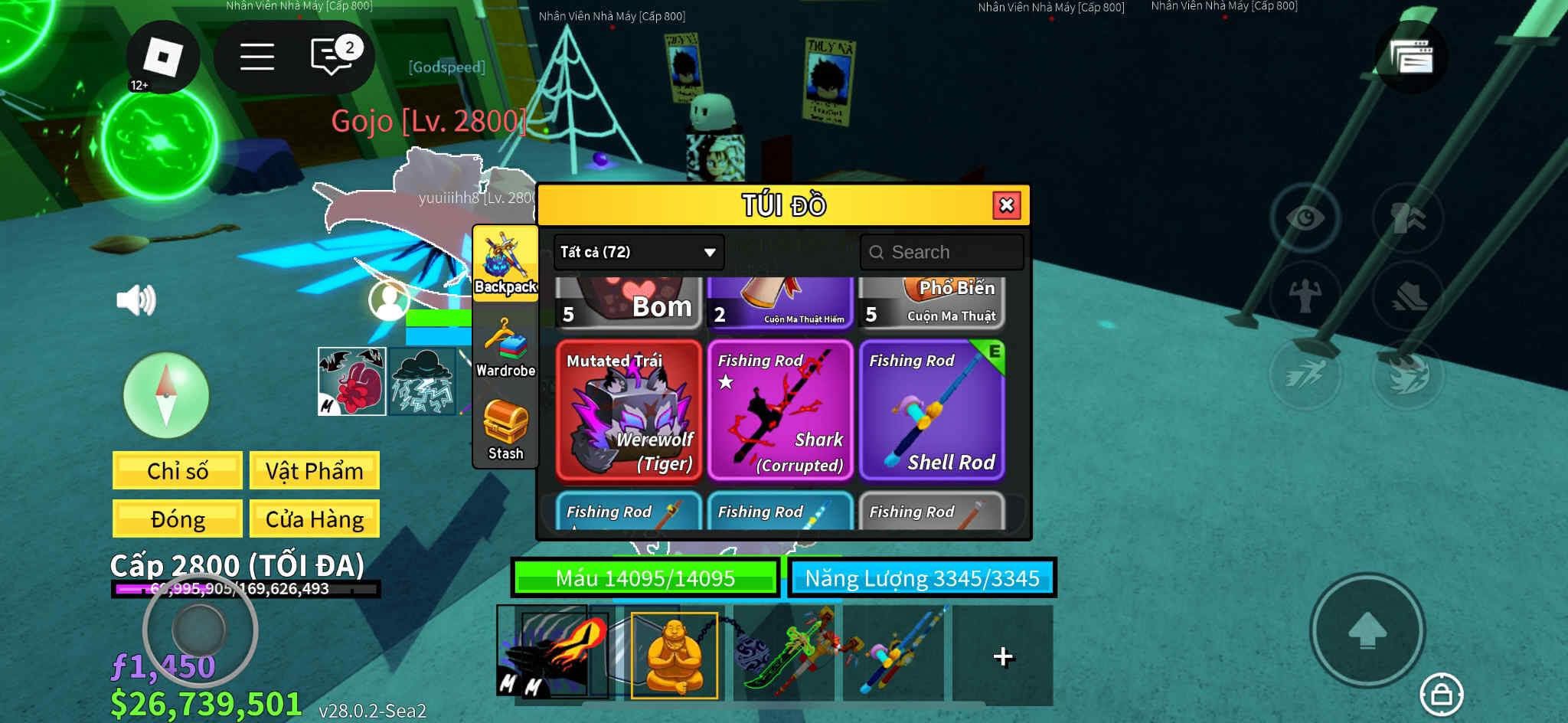
Task: Click the green compass
Action: point(166,395)
